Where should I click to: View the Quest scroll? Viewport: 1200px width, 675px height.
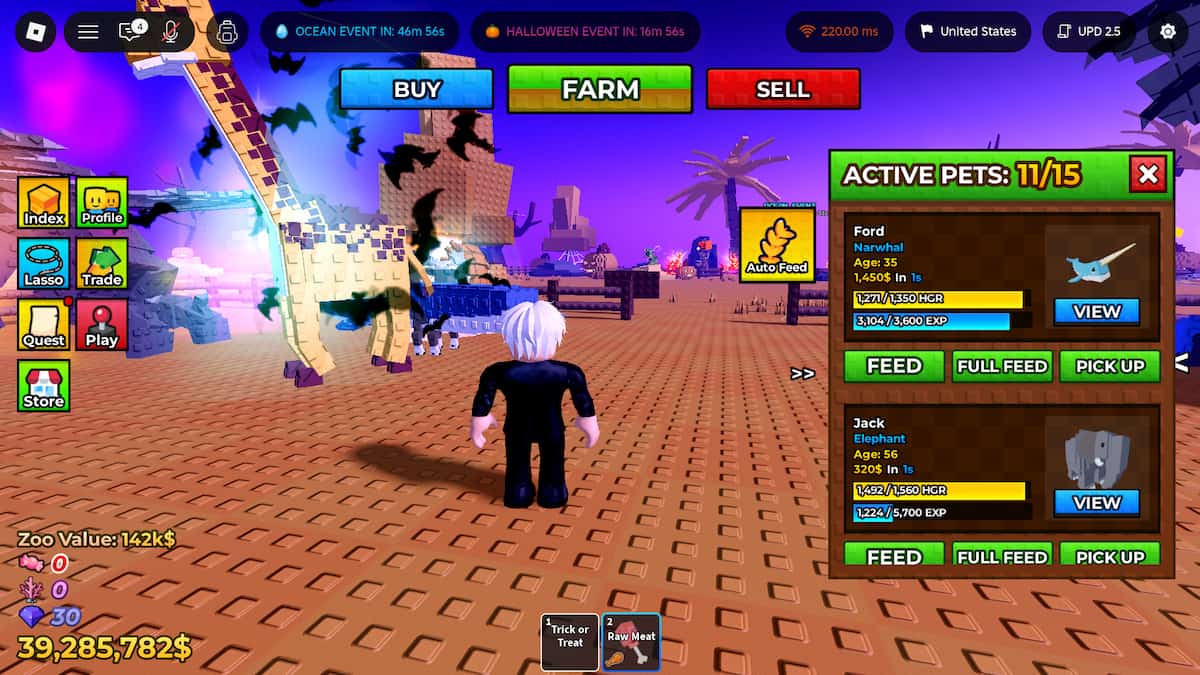[x=44, y=325]
